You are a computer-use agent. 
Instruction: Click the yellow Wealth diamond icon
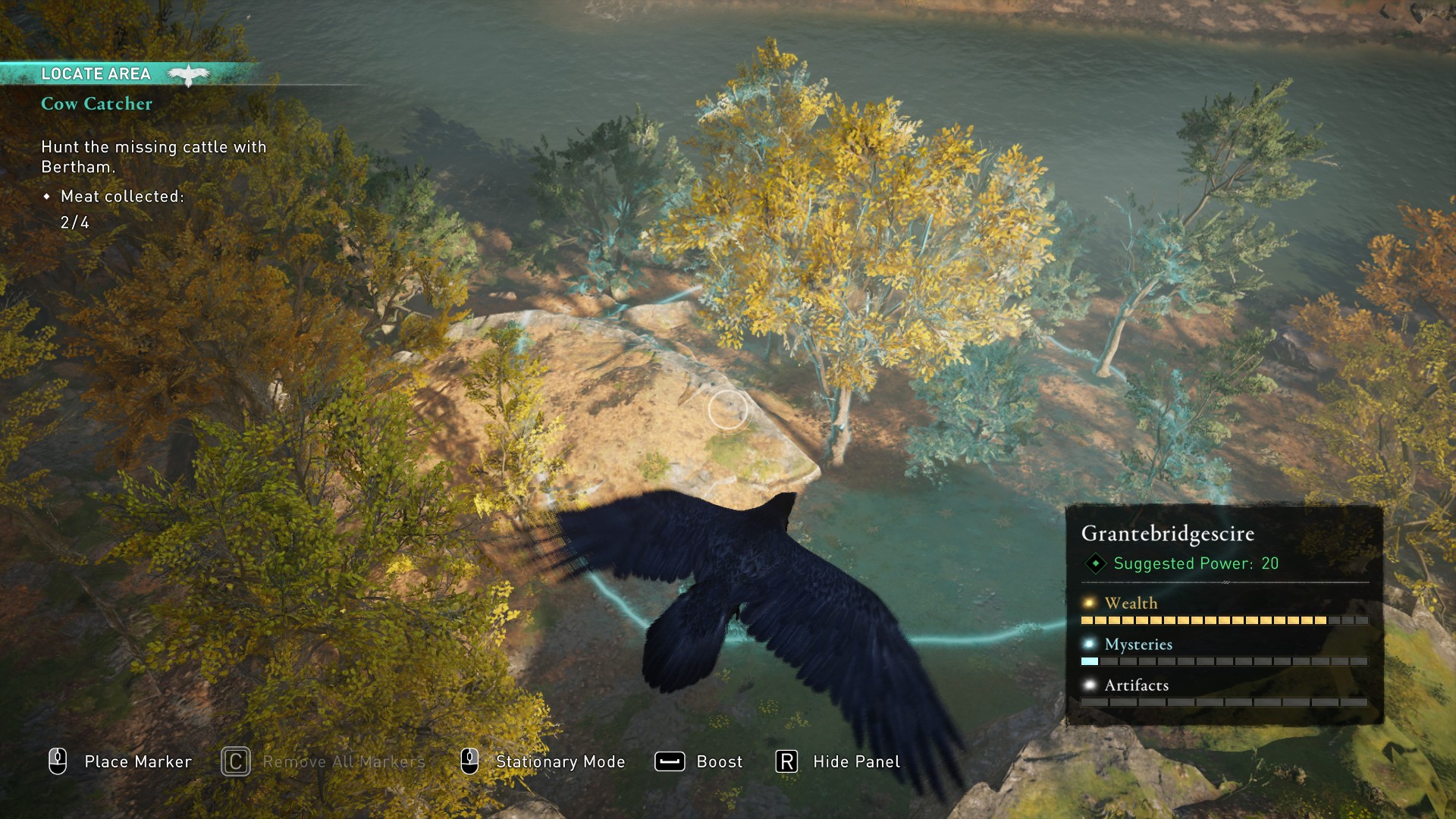(x=1087, y=603)
